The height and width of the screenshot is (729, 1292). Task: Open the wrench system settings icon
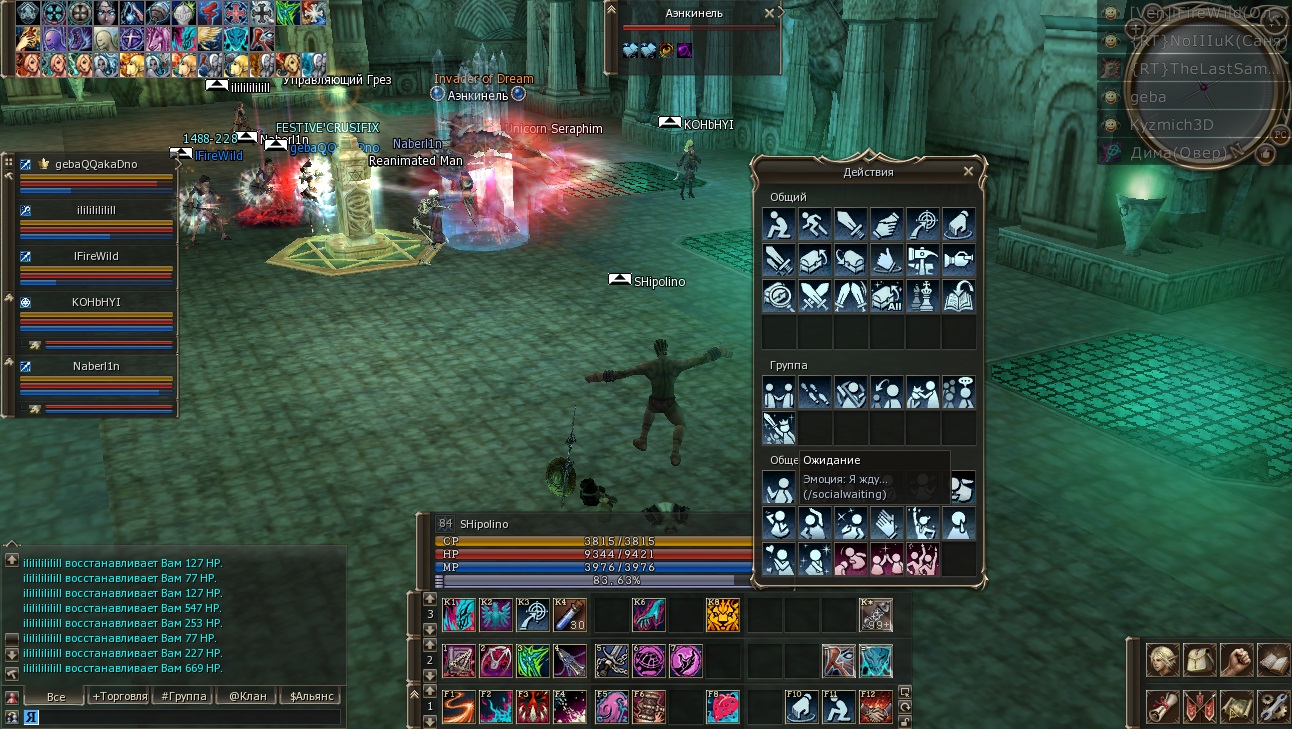click(x=1273, y=707)
